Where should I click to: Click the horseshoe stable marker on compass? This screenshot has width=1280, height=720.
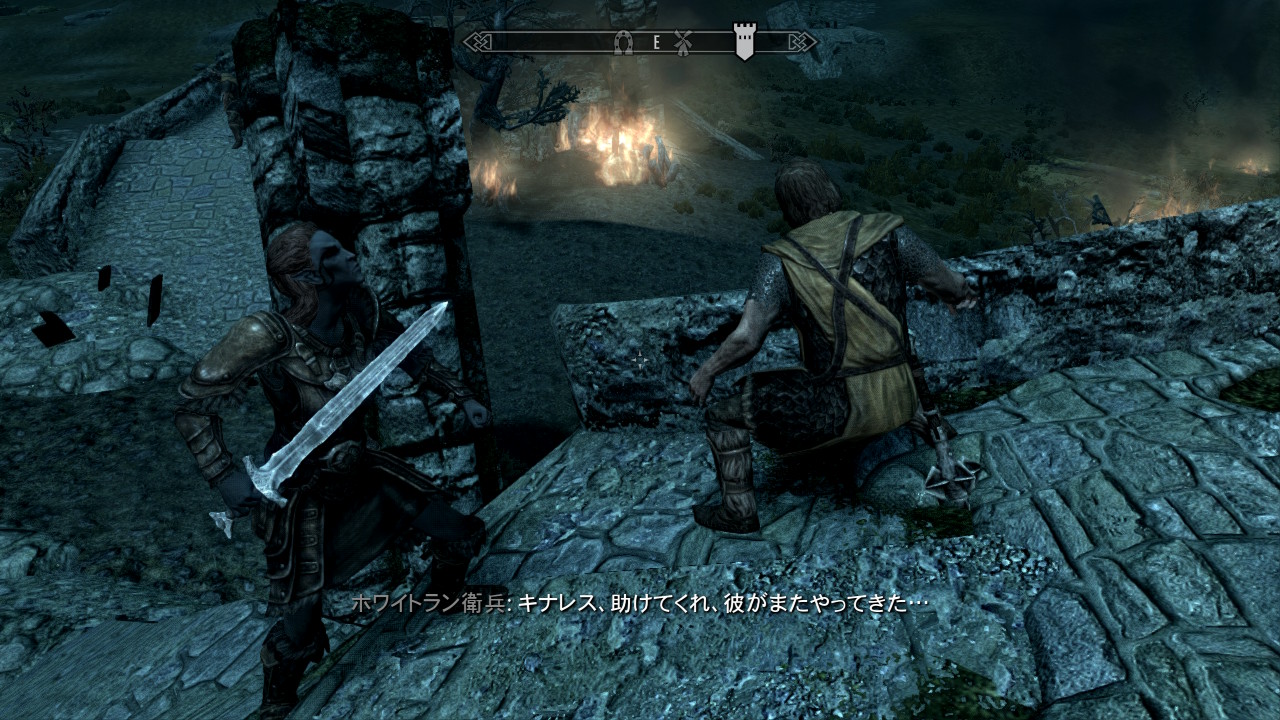tap(623, 42)
